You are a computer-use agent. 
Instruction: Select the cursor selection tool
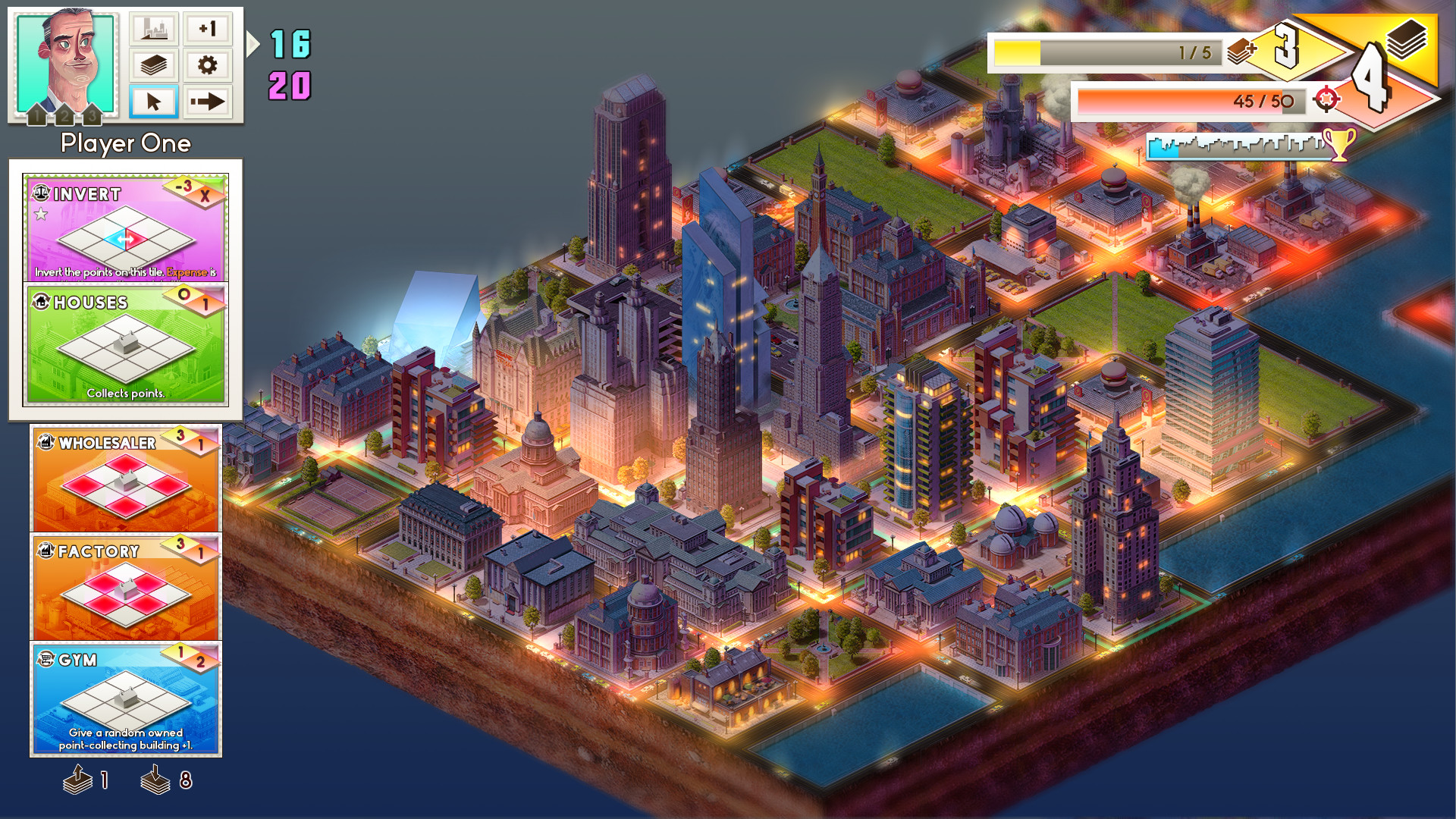coord(154,100)
